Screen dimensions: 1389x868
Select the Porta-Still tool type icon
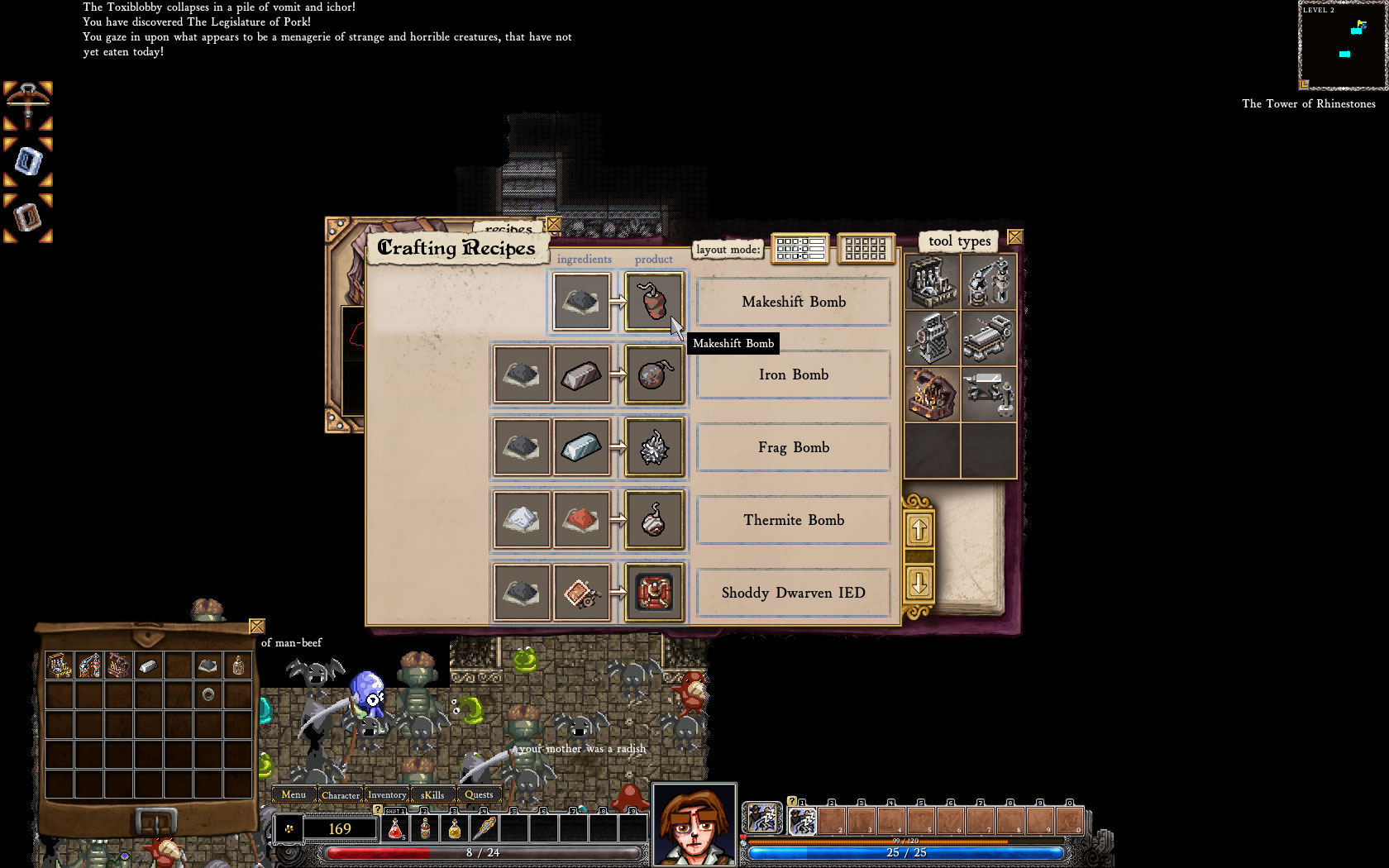coord(989,281)
